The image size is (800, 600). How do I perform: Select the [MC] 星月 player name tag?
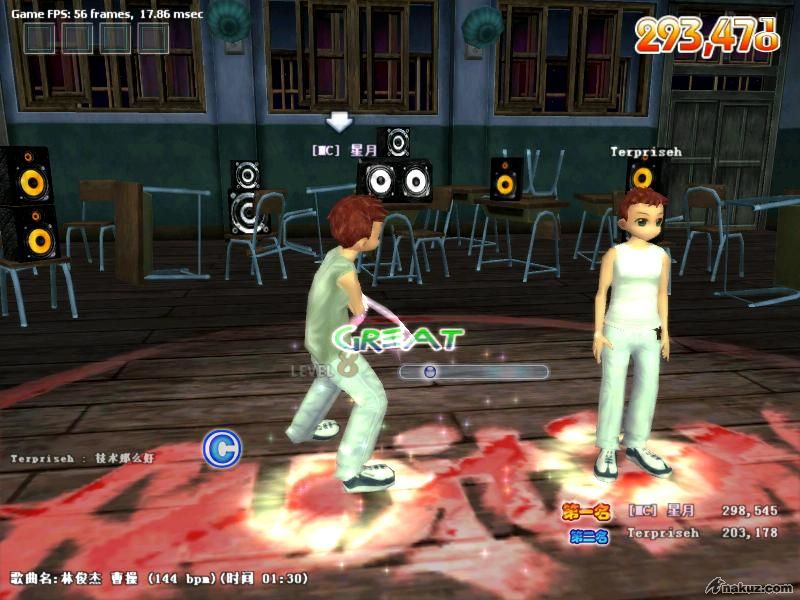tap(343, 151)
